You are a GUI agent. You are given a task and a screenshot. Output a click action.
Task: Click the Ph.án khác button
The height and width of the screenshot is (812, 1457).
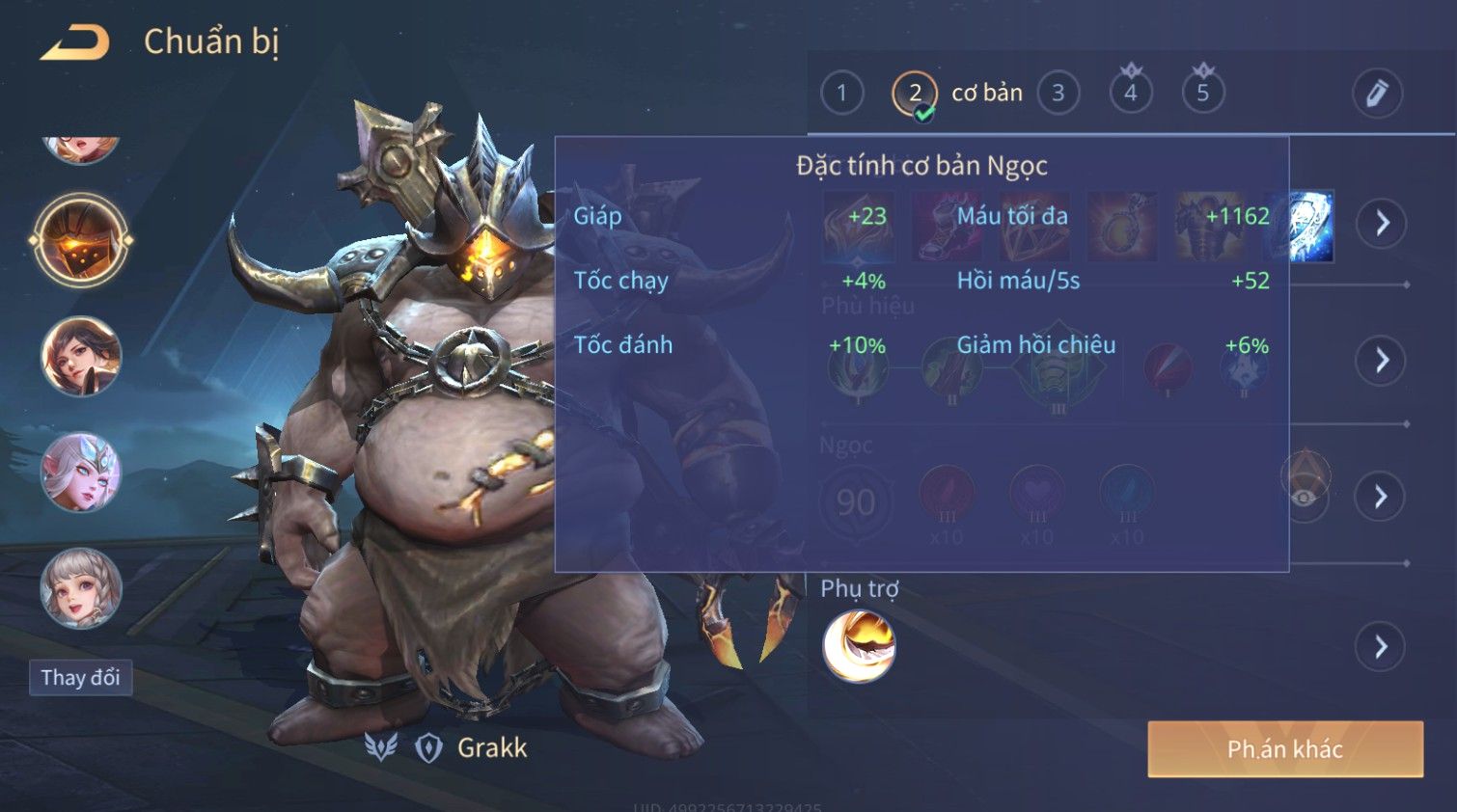[1284, 749]
